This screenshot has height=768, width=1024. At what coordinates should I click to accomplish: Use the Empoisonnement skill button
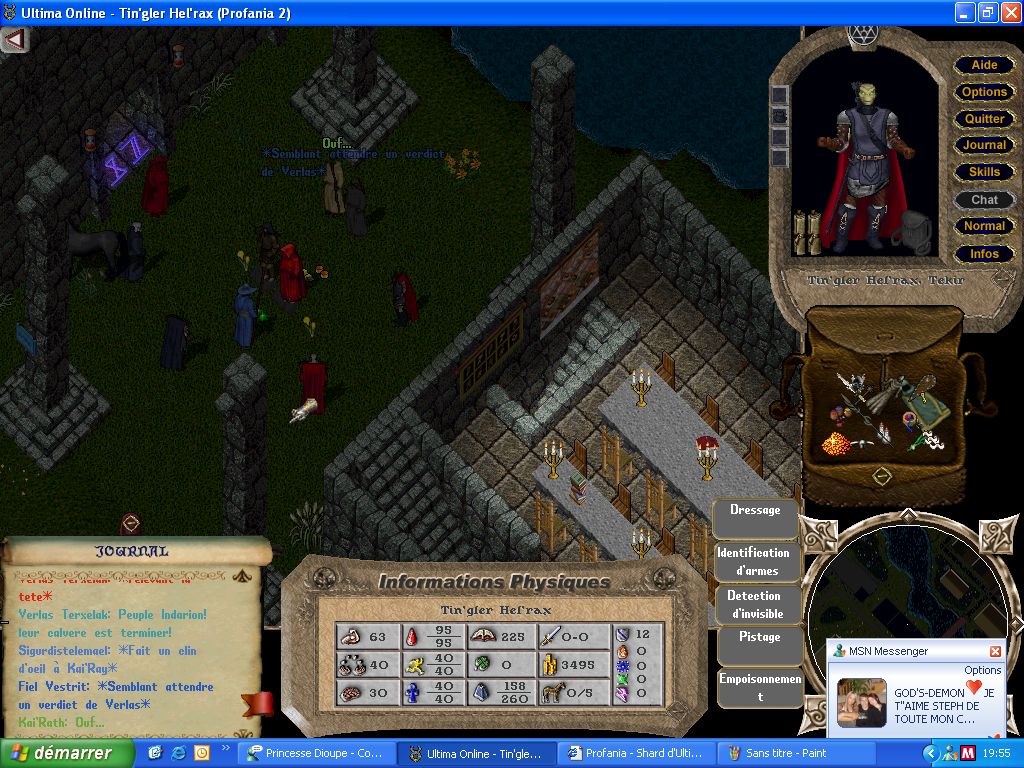coord(759,687)
